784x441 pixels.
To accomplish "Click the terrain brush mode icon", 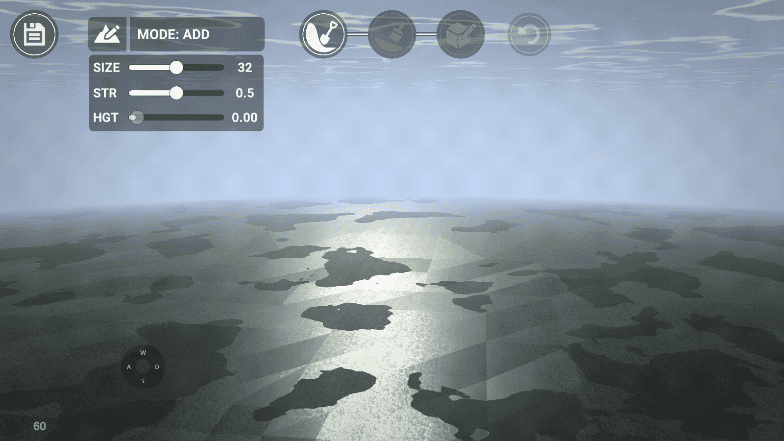I will click(x=107, y=34).
